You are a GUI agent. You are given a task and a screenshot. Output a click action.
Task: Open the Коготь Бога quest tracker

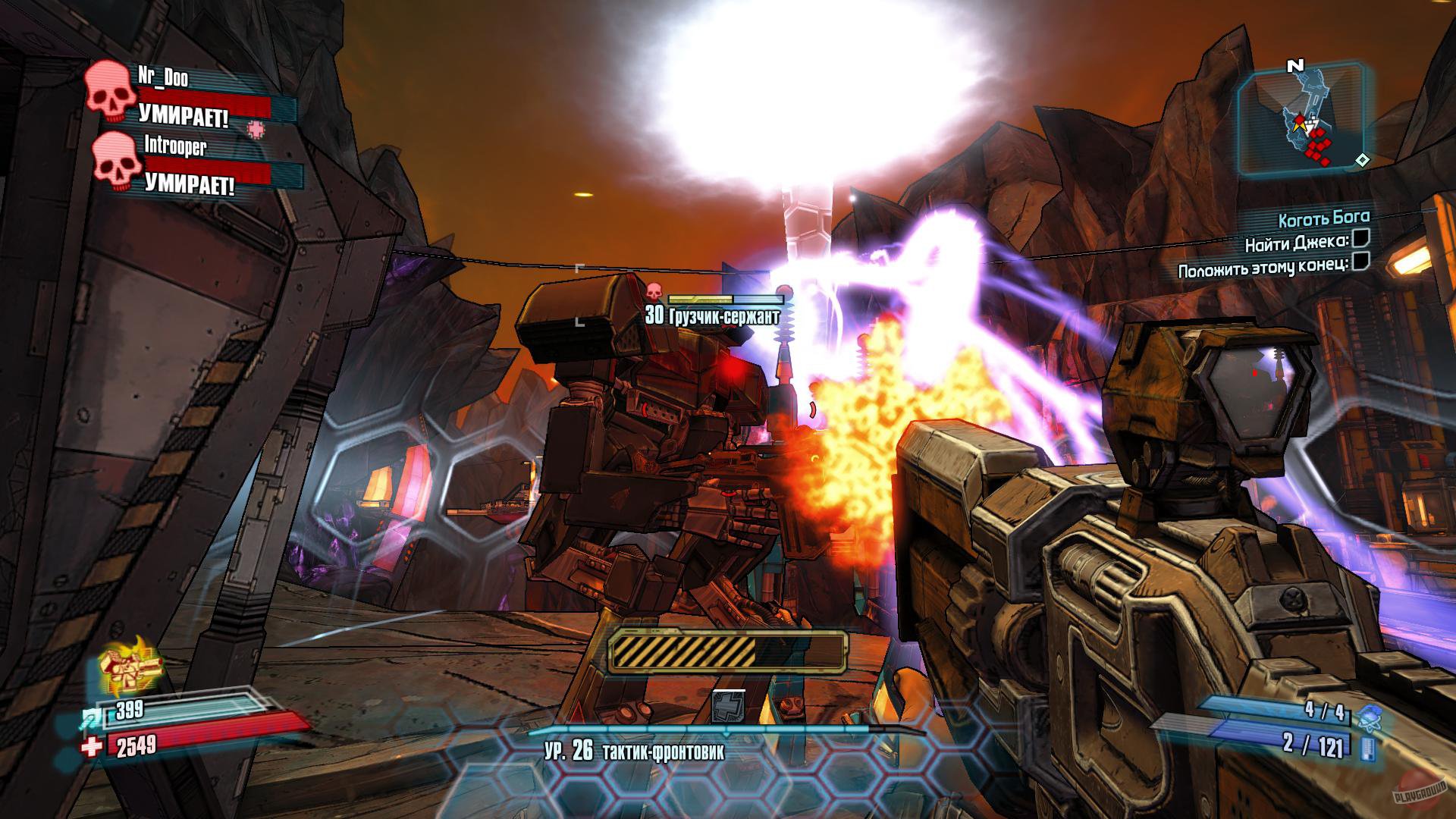[x=1323, y=220]
